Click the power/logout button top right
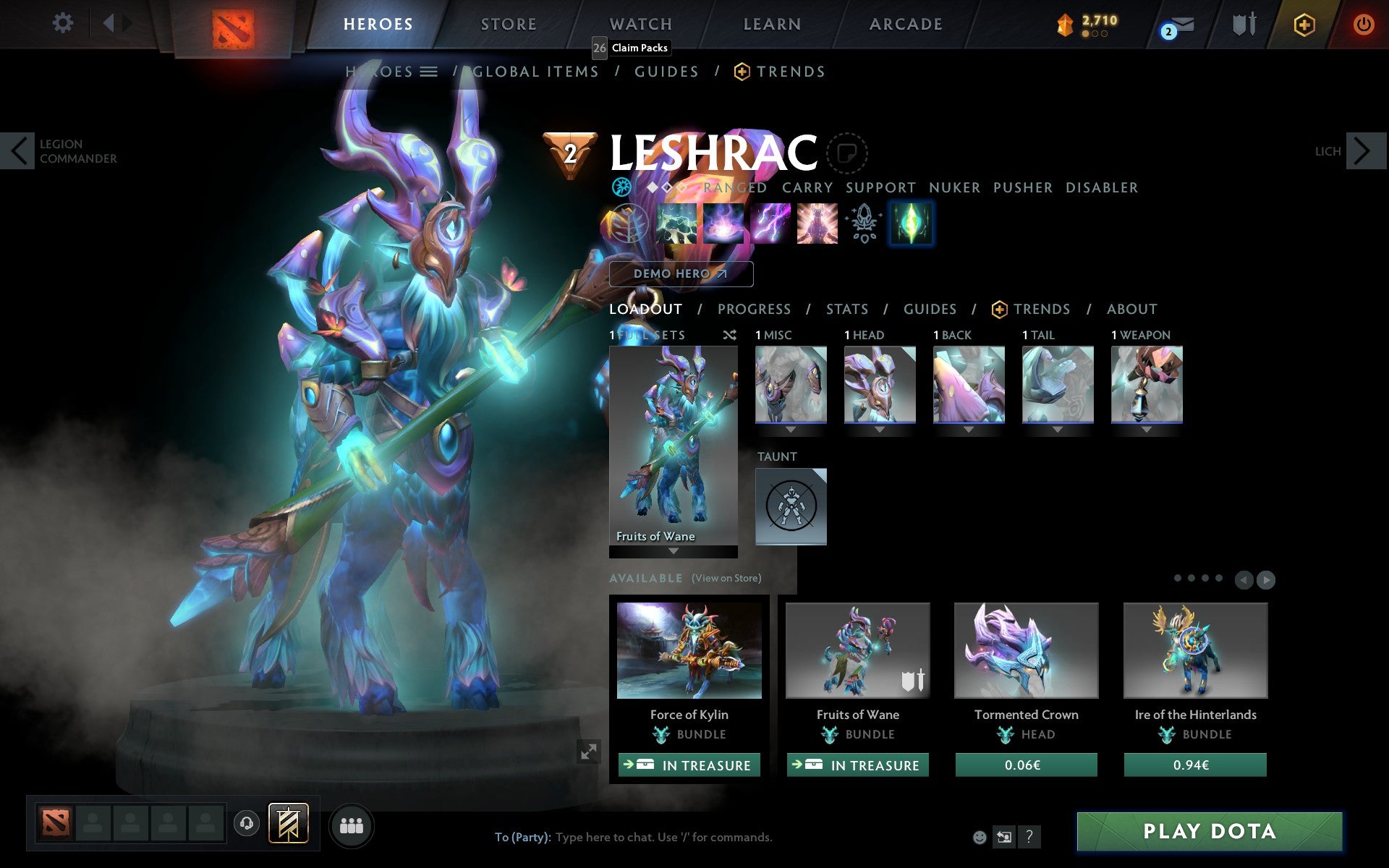Screen dimensions: 1389x868 pyautogui.click(x=1363, y=22)
